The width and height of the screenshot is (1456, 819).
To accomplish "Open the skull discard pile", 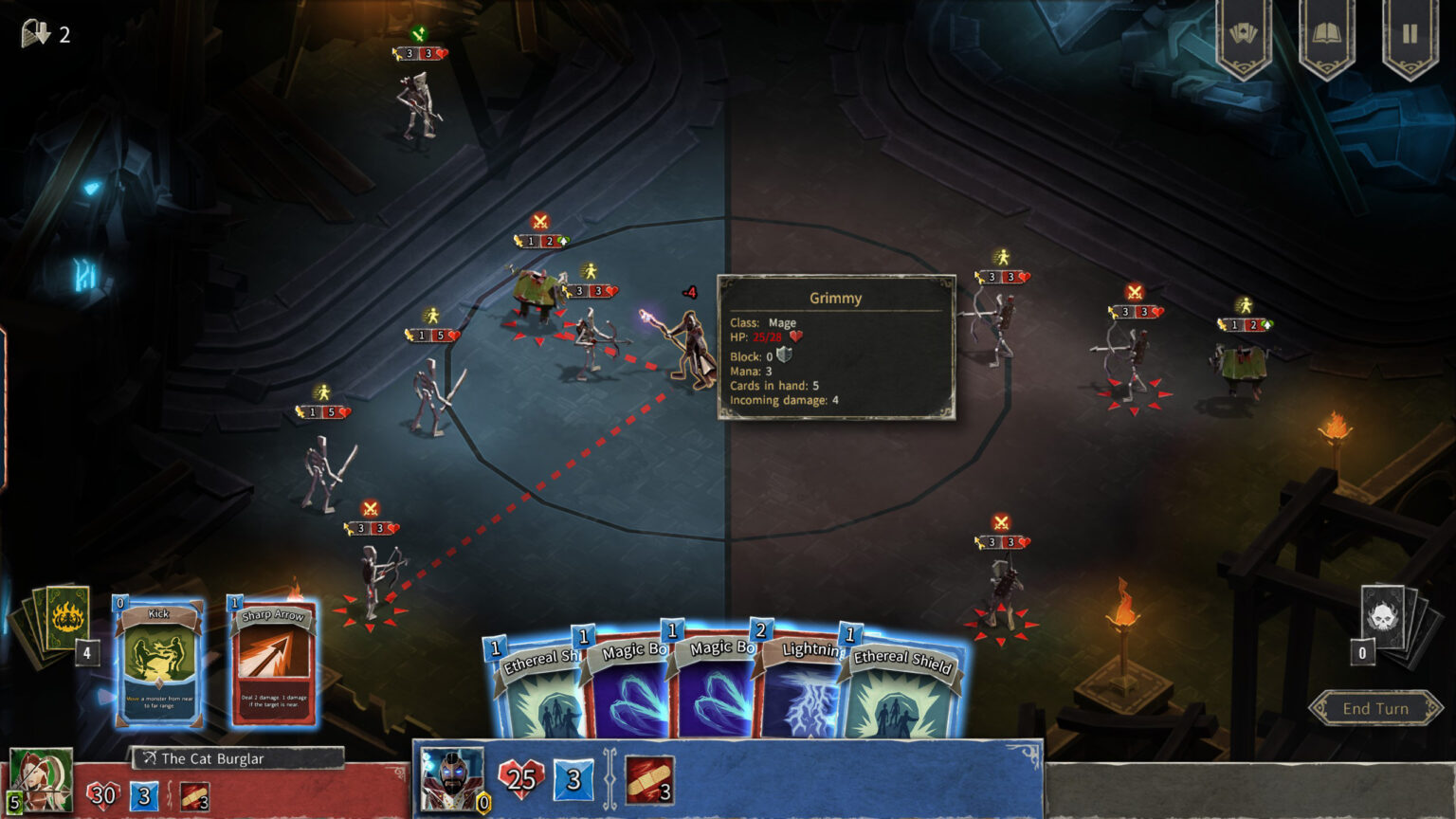I will pos(1383,616).
